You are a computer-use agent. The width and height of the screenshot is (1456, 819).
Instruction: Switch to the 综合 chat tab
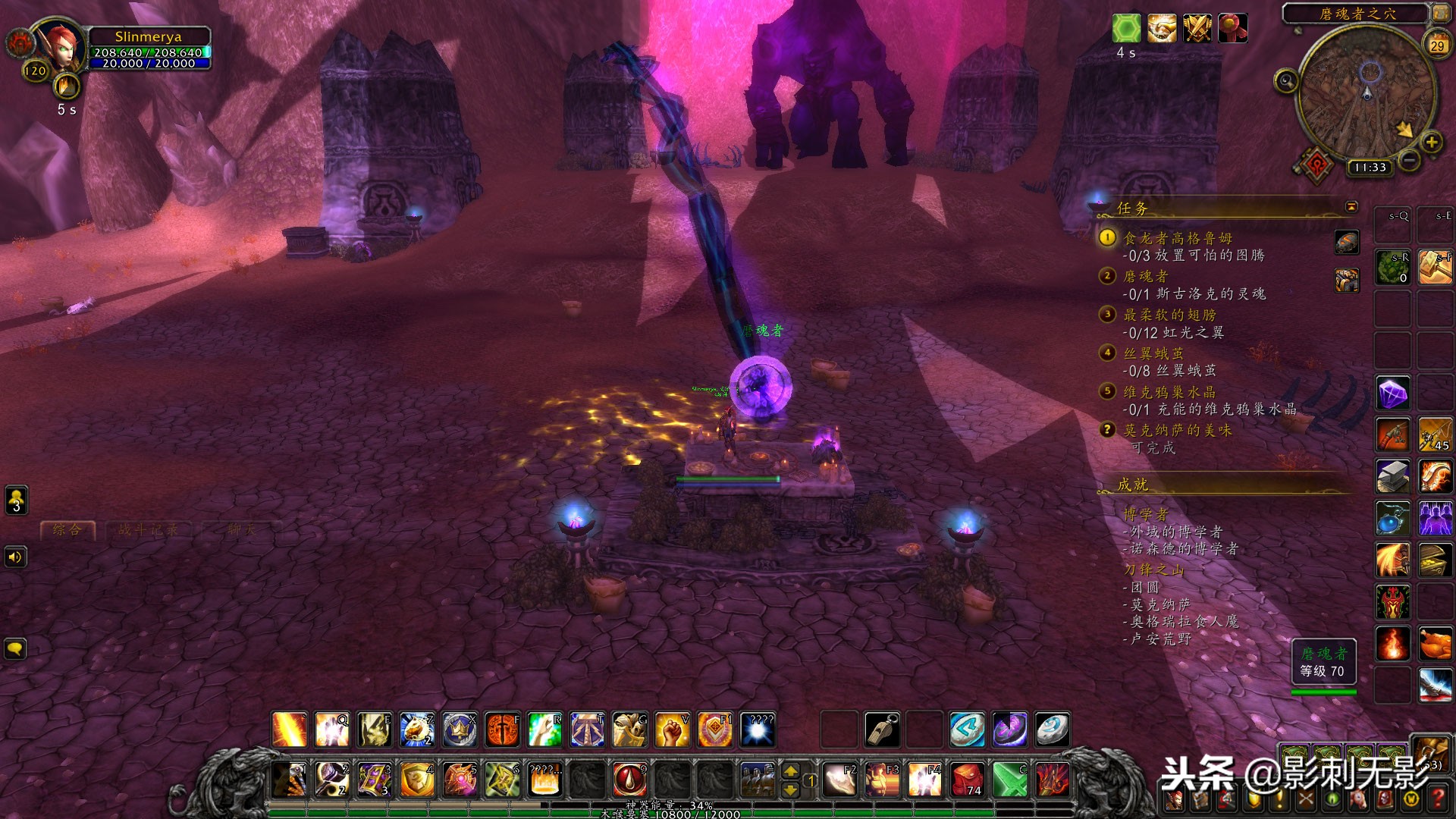click(x=67, y=530)
